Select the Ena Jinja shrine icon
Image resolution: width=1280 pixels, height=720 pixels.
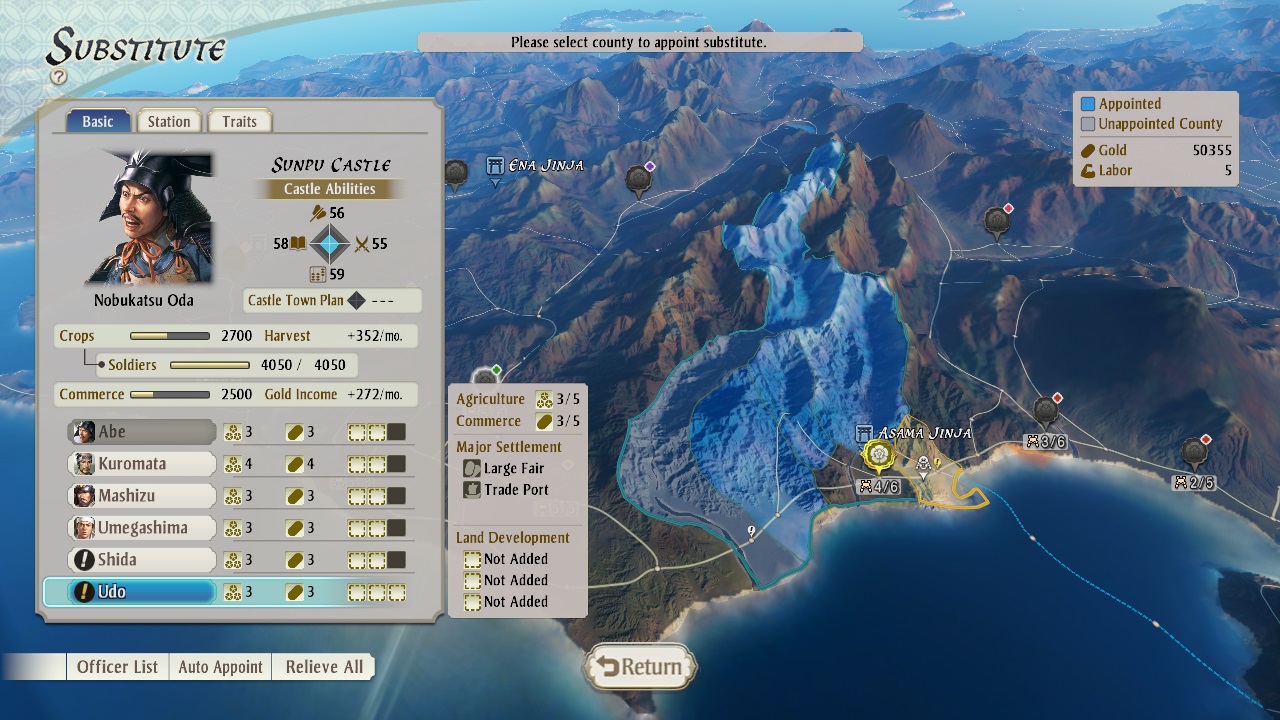(495, 166)
